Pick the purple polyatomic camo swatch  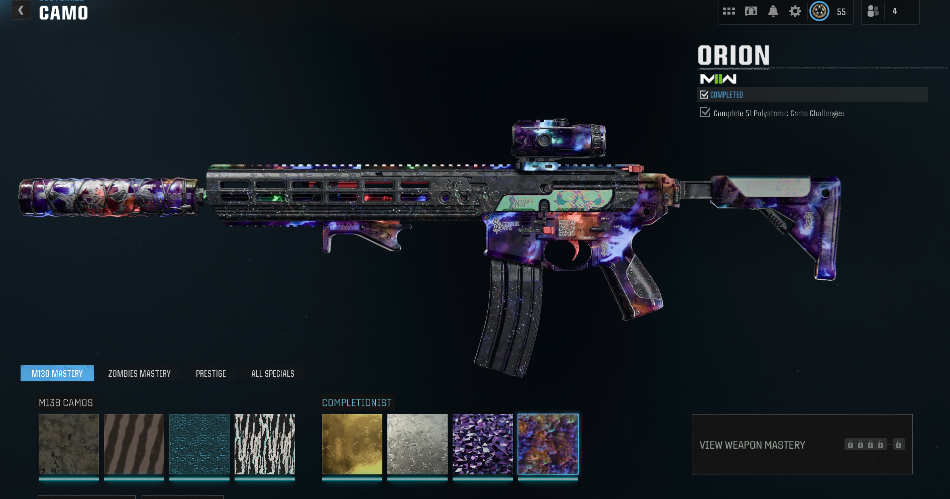482,444
